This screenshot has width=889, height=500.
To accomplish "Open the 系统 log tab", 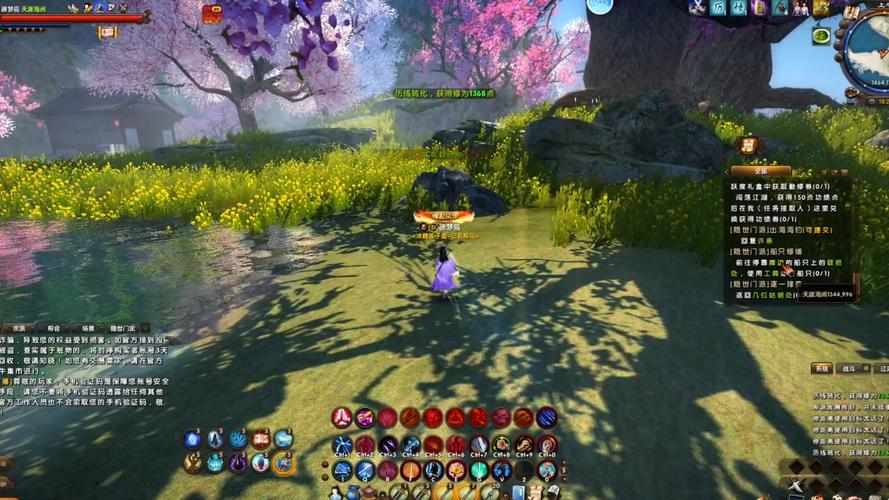I will point(821,369).
